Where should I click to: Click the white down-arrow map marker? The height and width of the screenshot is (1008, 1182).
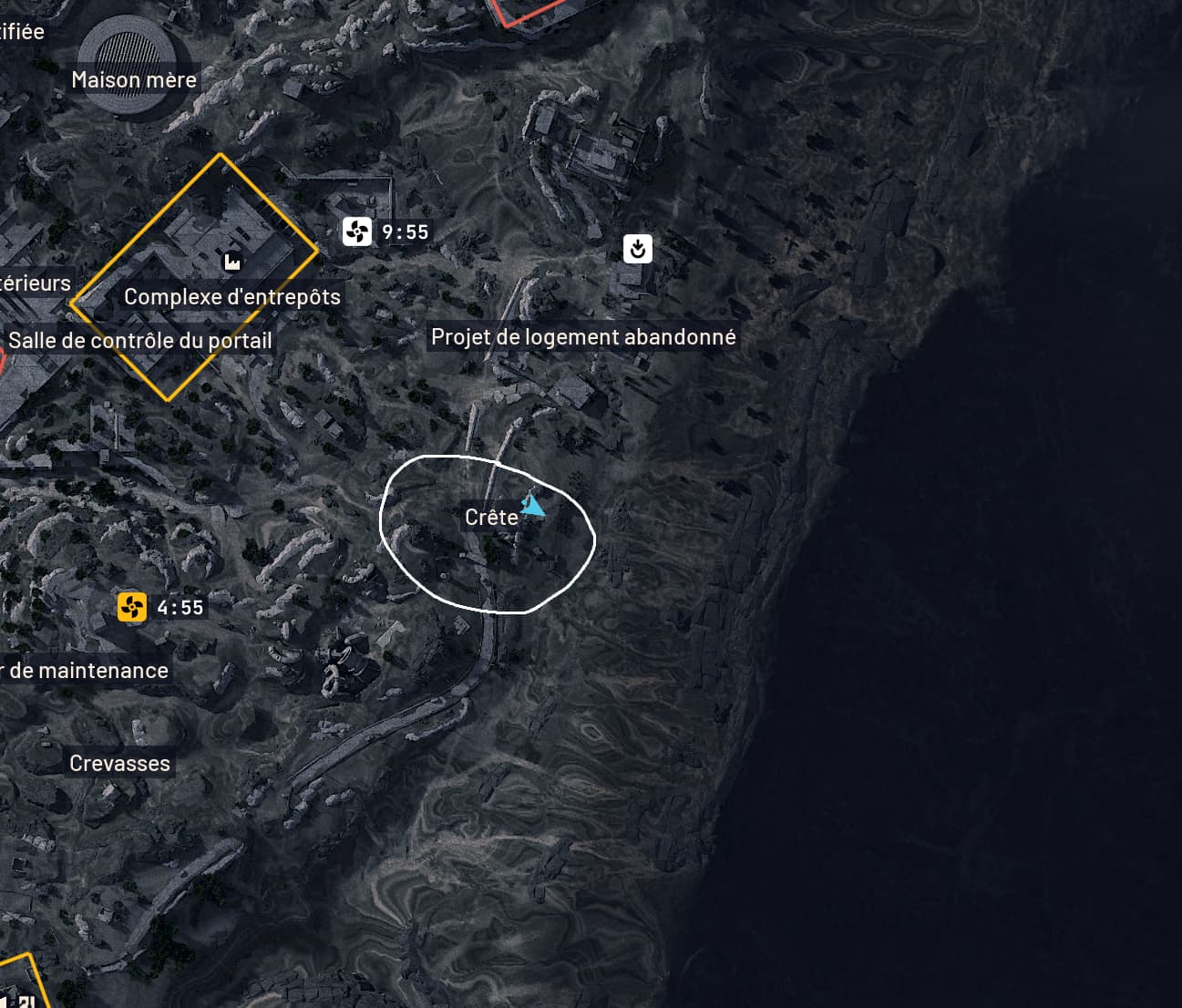pyautogui.click(x=638, y=248)
